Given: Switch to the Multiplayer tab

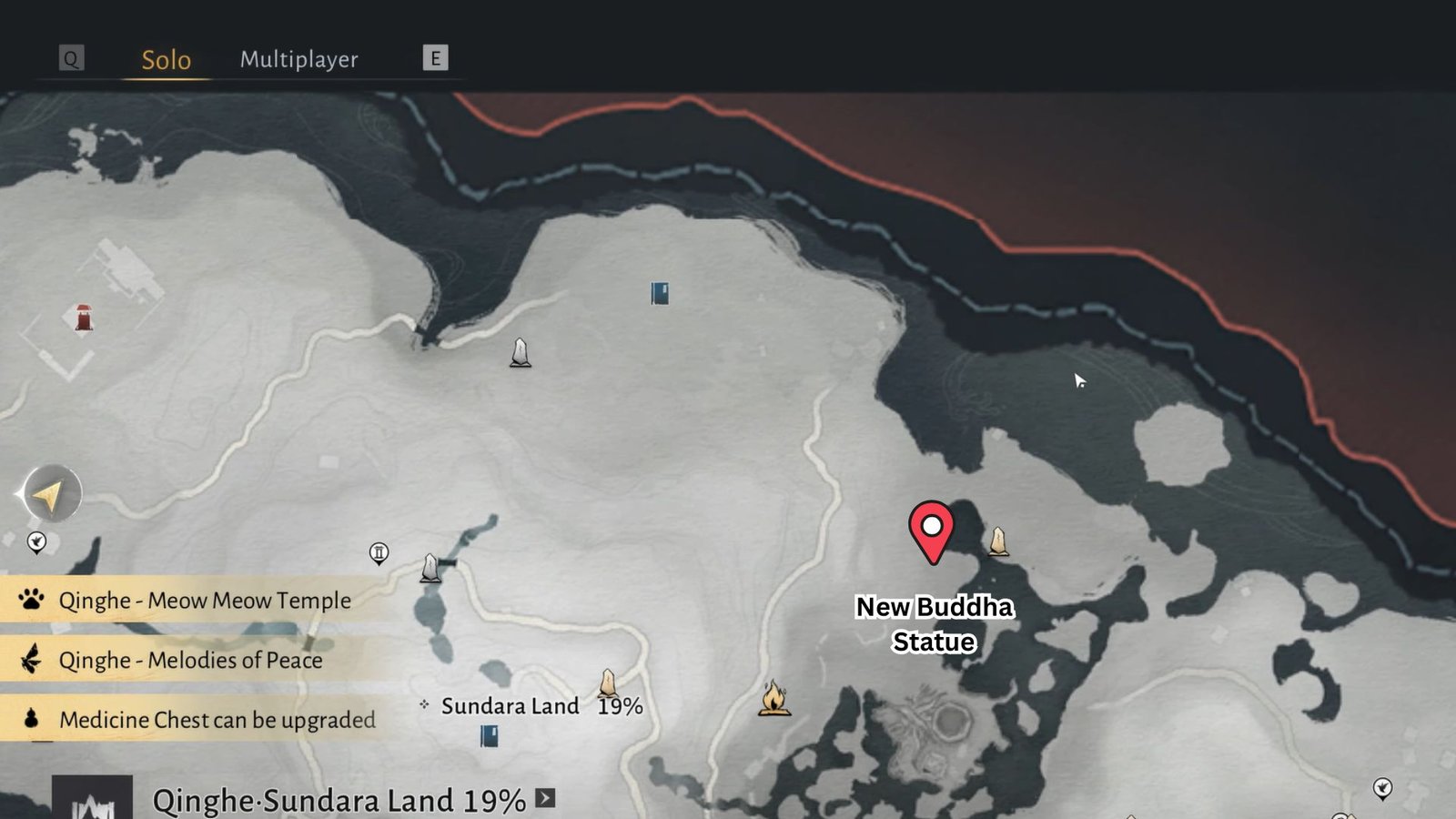Looking at the screenshot, I should tap(298, 60).
